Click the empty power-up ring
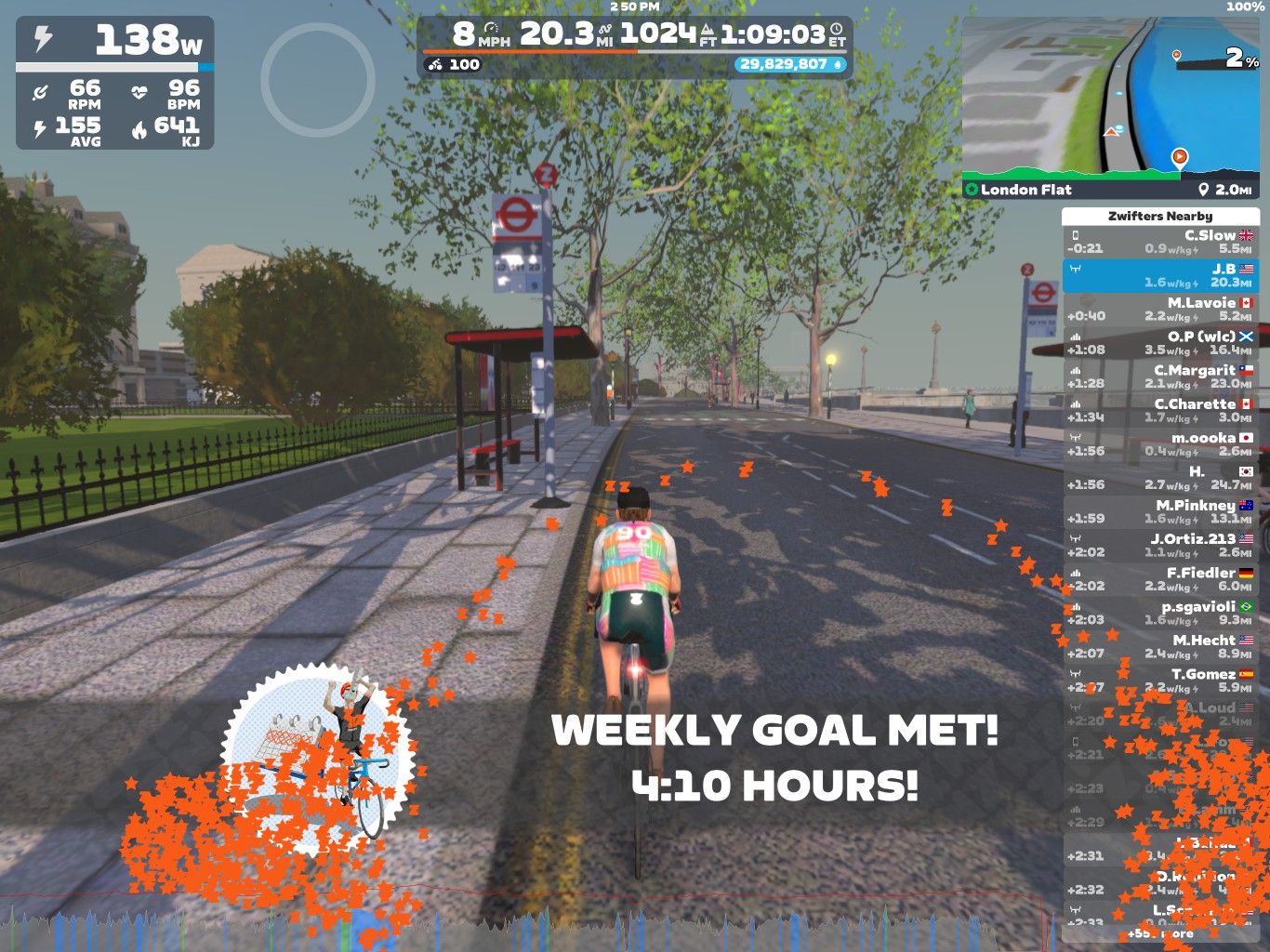The height and width of the screenshot is (952, 1270). [x=318, y=80]
